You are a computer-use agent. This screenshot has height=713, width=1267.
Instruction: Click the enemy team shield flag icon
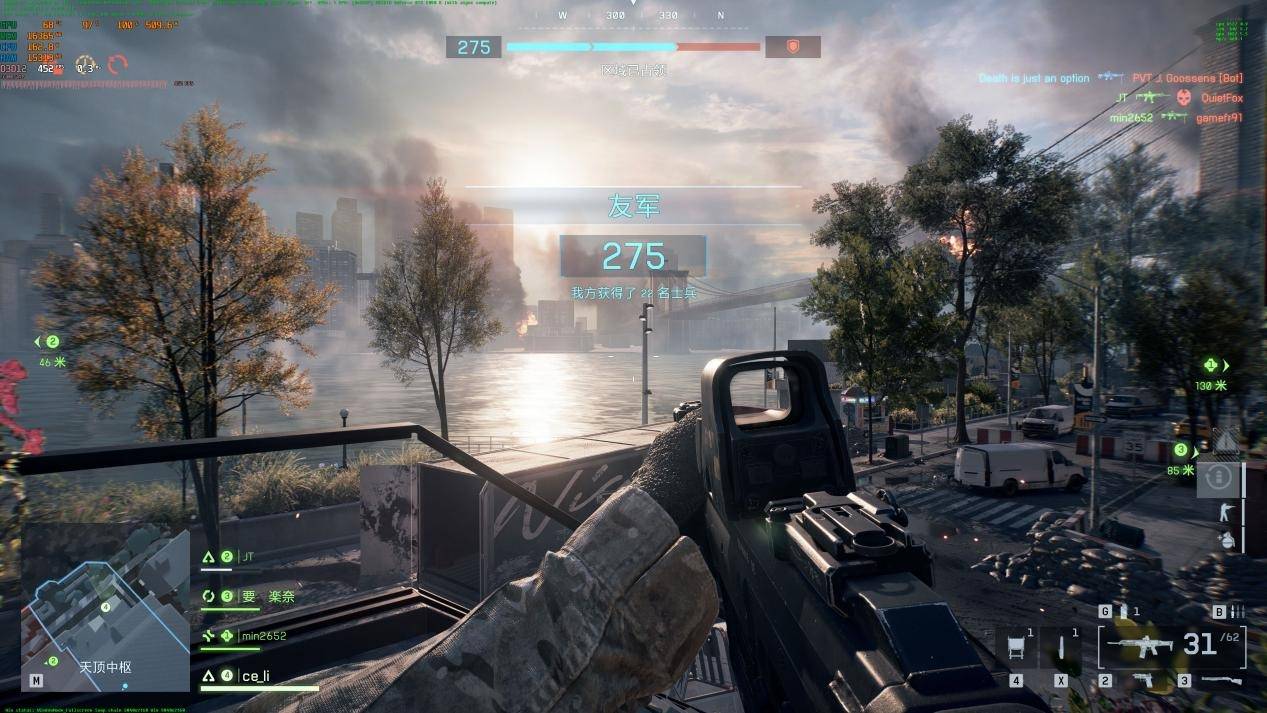coord(792,47)
